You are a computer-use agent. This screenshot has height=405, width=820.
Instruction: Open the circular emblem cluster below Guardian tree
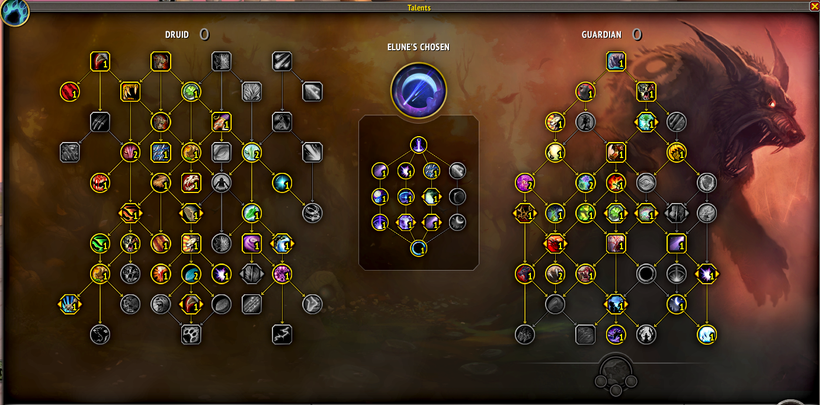click(615, 374)
